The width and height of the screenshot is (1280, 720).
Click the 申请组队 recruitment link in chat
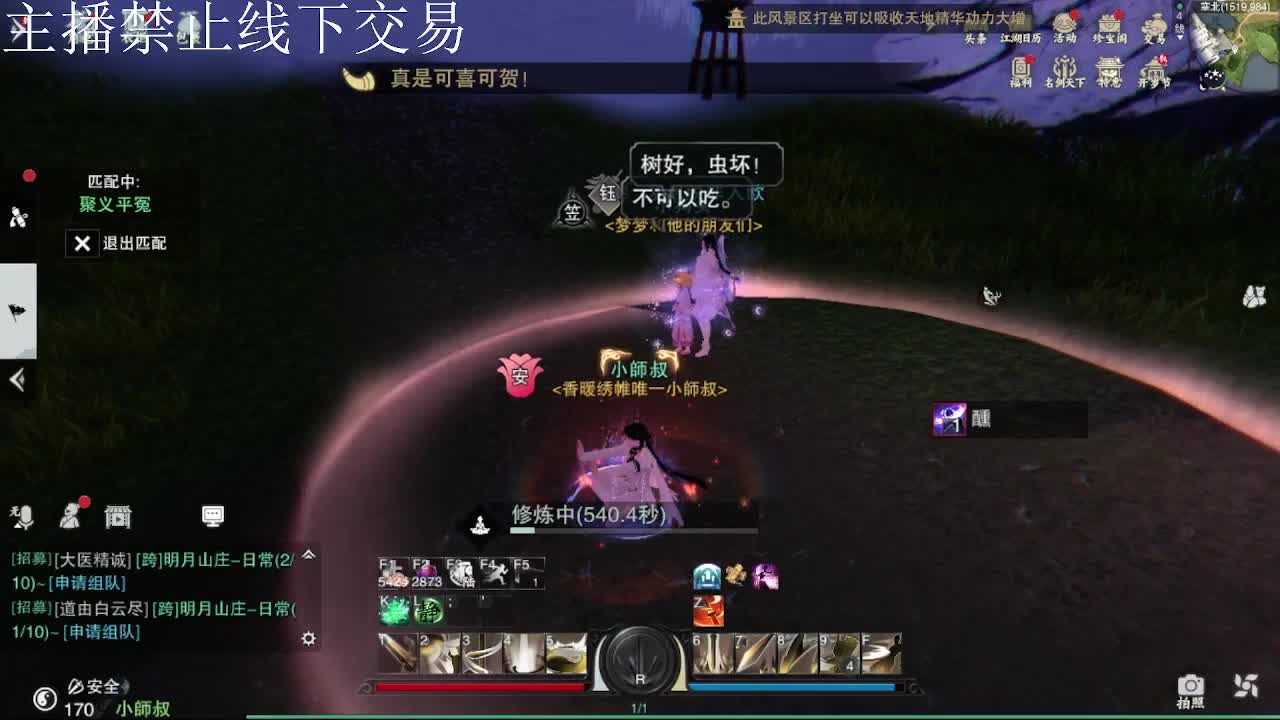tap(87, 583)
